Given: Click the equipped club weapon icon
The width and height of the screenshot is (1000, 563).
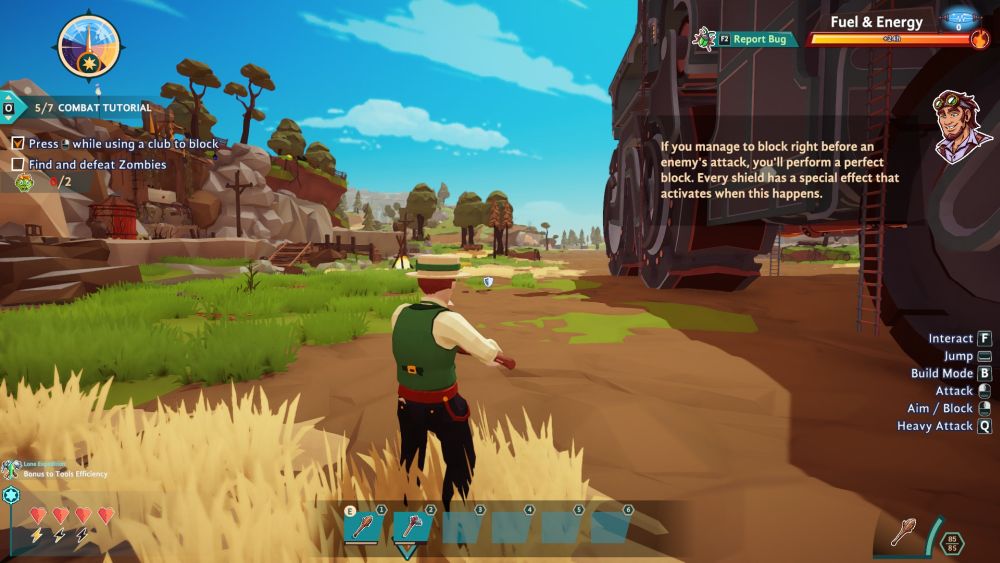Looking at the screenshot, I should (x=903, y=532).
